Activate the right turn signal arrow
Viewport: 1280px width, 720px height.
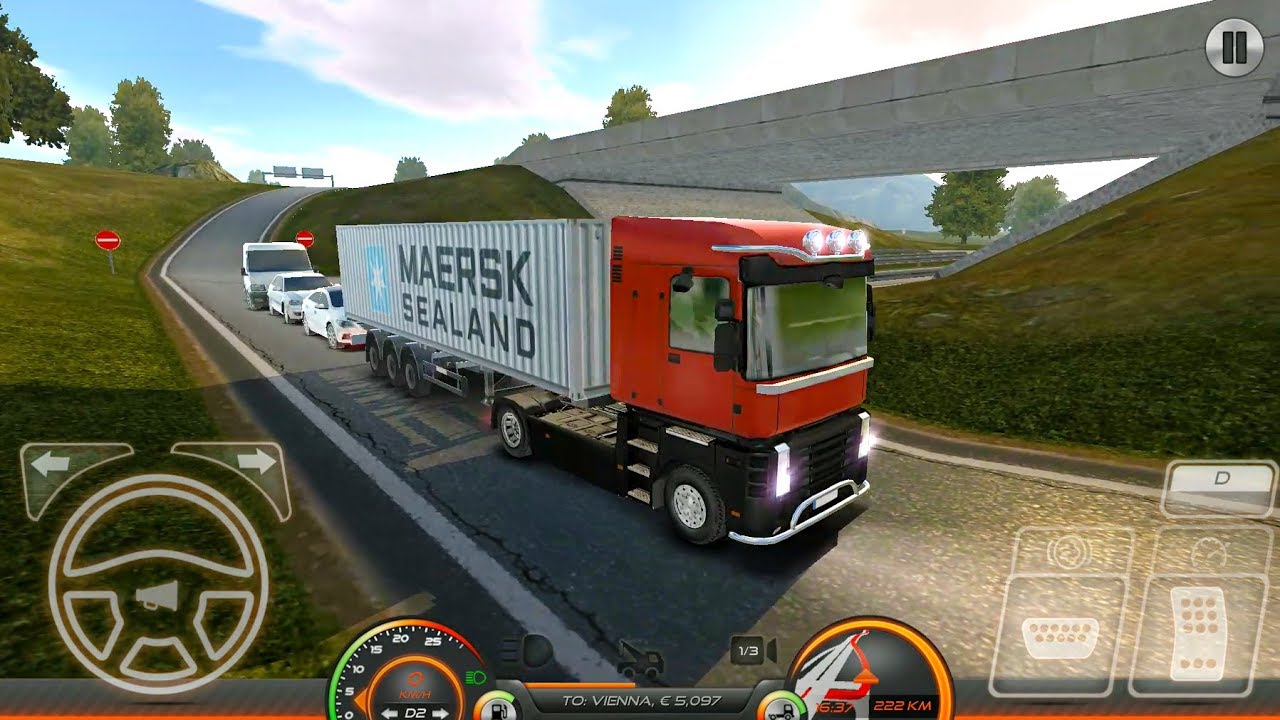coord(255,462)
